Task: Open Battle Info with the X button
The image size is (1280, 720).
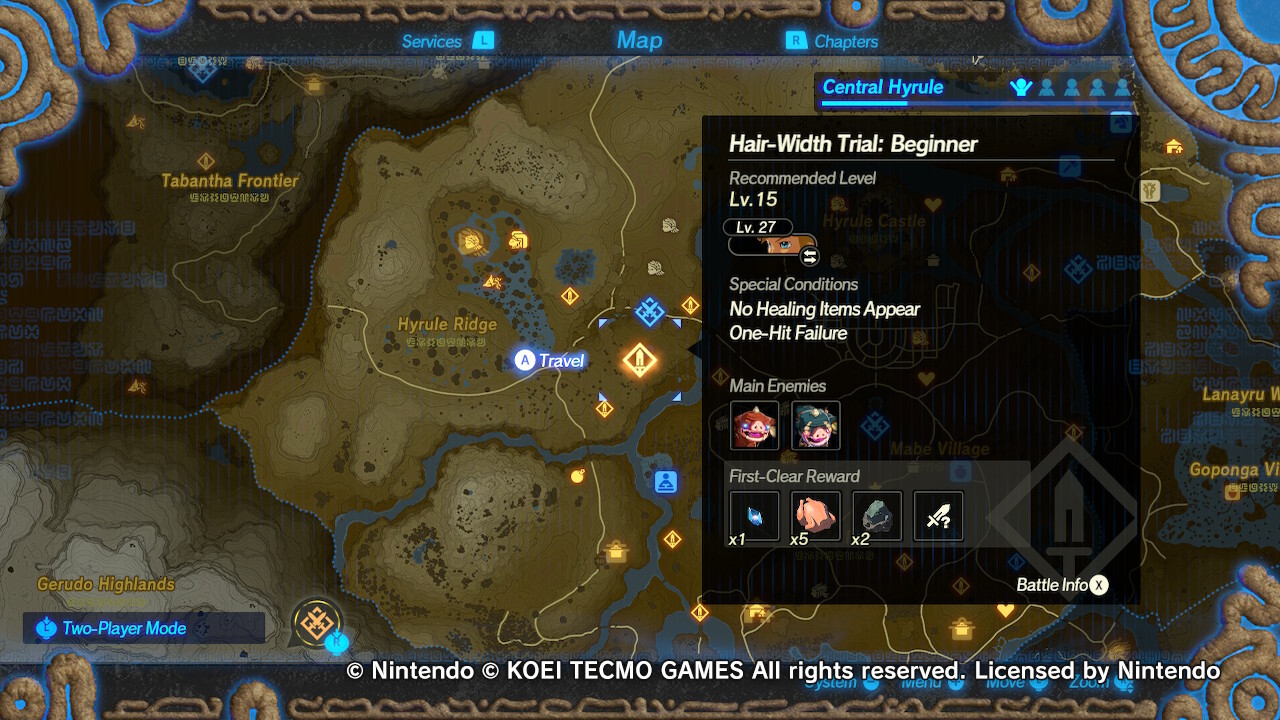Action: point(1097,585)
